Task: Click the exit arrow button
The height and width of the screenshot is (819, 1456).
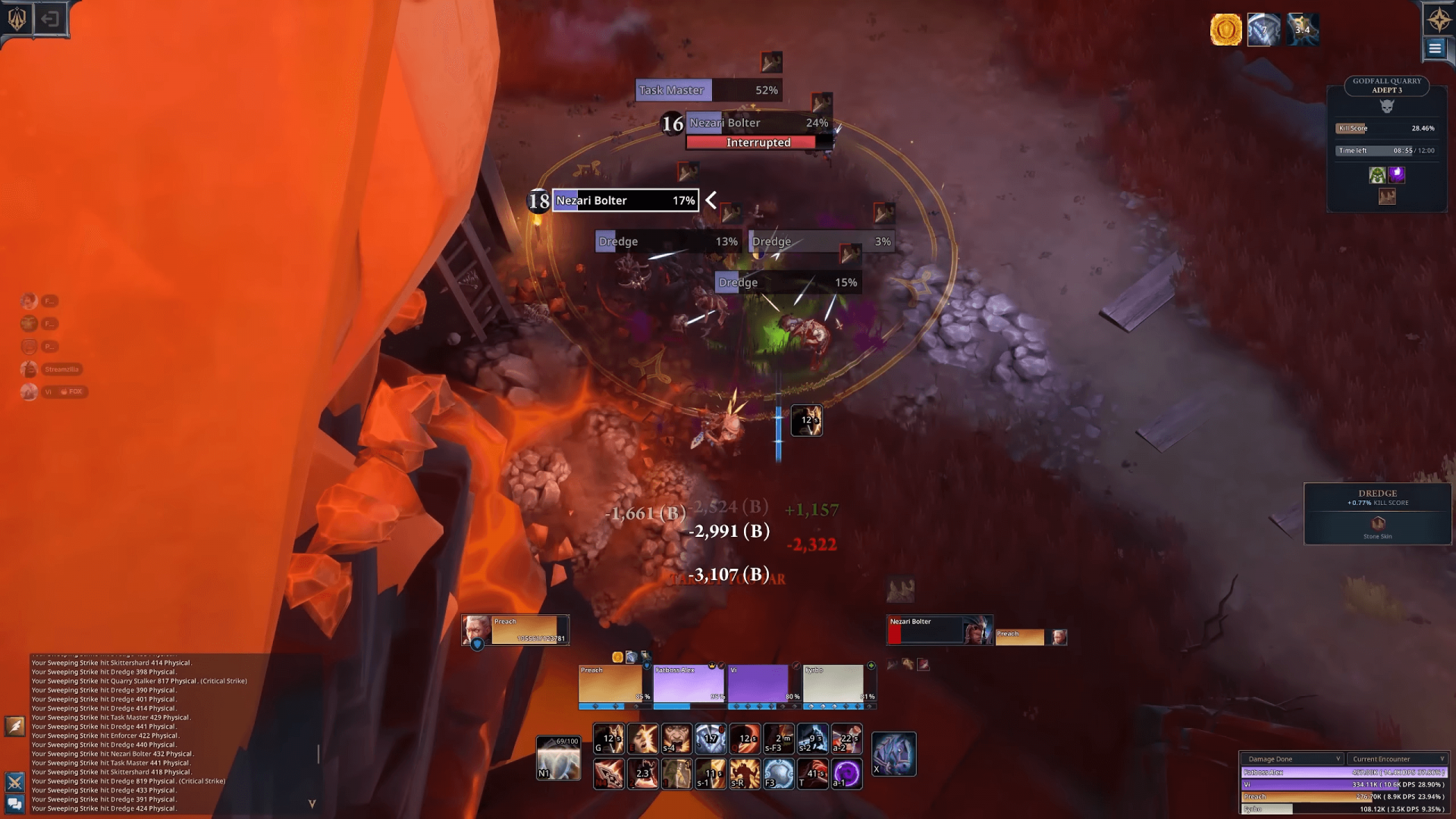Action: coord(50,18)
